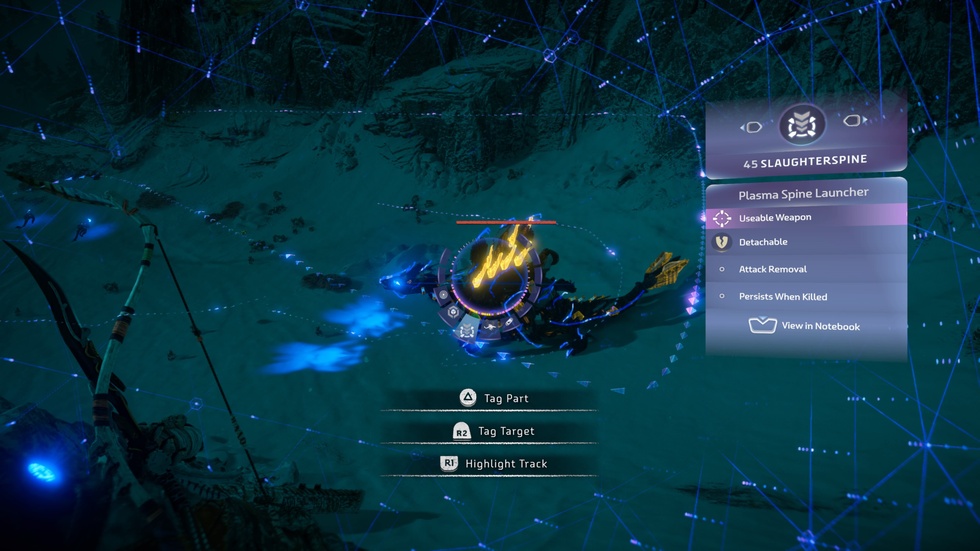
Task: Choose the Persists When Killed row
Action: click(806, 297)
